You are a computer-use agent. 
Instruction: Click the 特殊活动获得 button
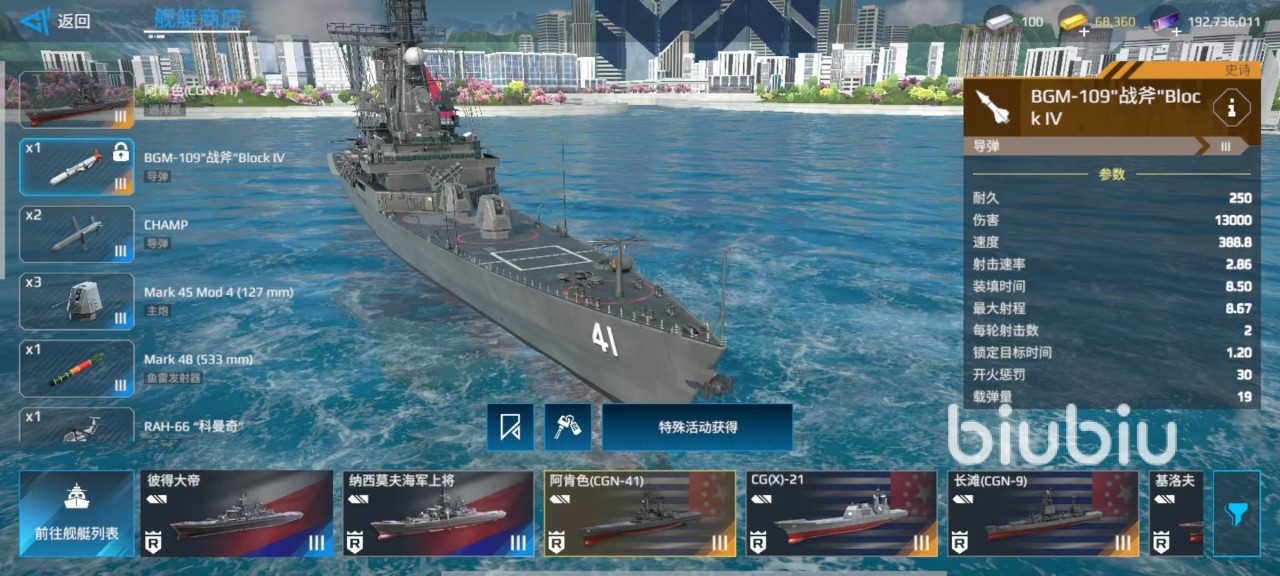click(x=697, y=427)
